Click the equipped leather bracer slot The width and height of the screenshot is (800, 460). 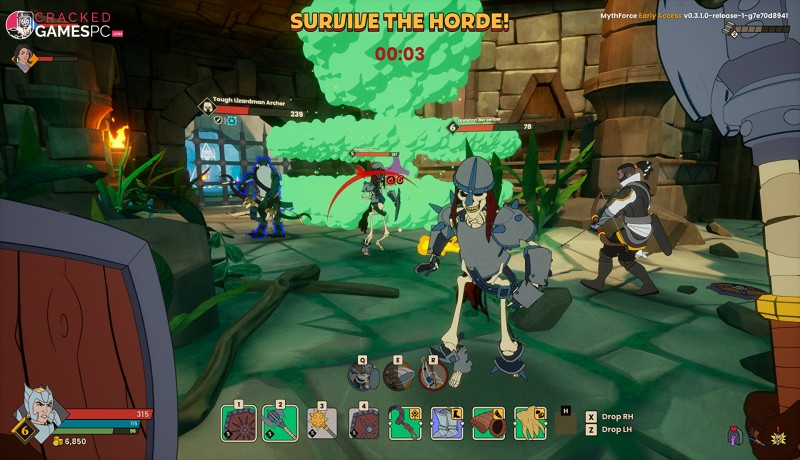(x=488, y=423)
